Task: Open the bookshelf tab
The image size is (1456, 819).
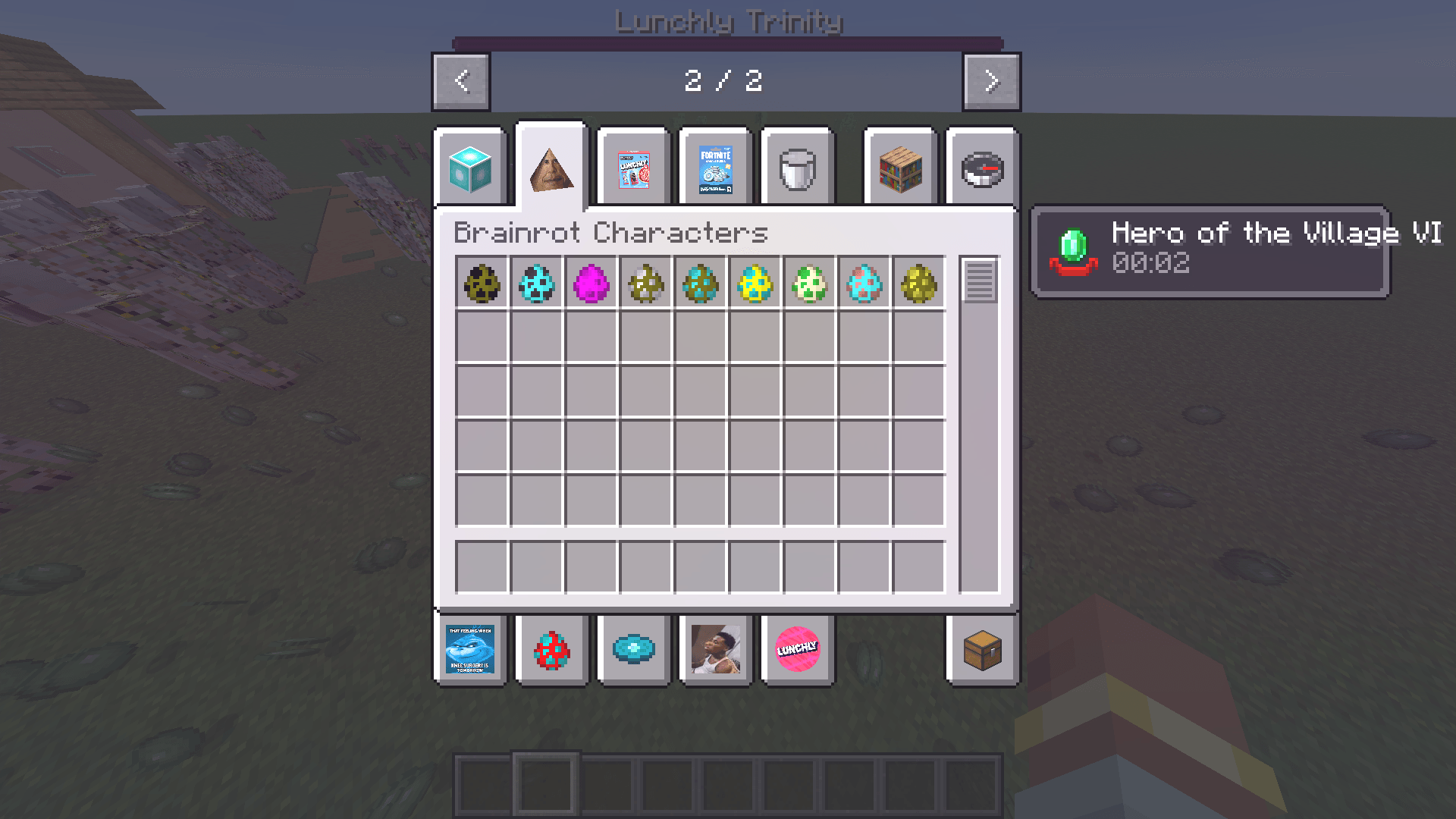Action: (899, 167)
